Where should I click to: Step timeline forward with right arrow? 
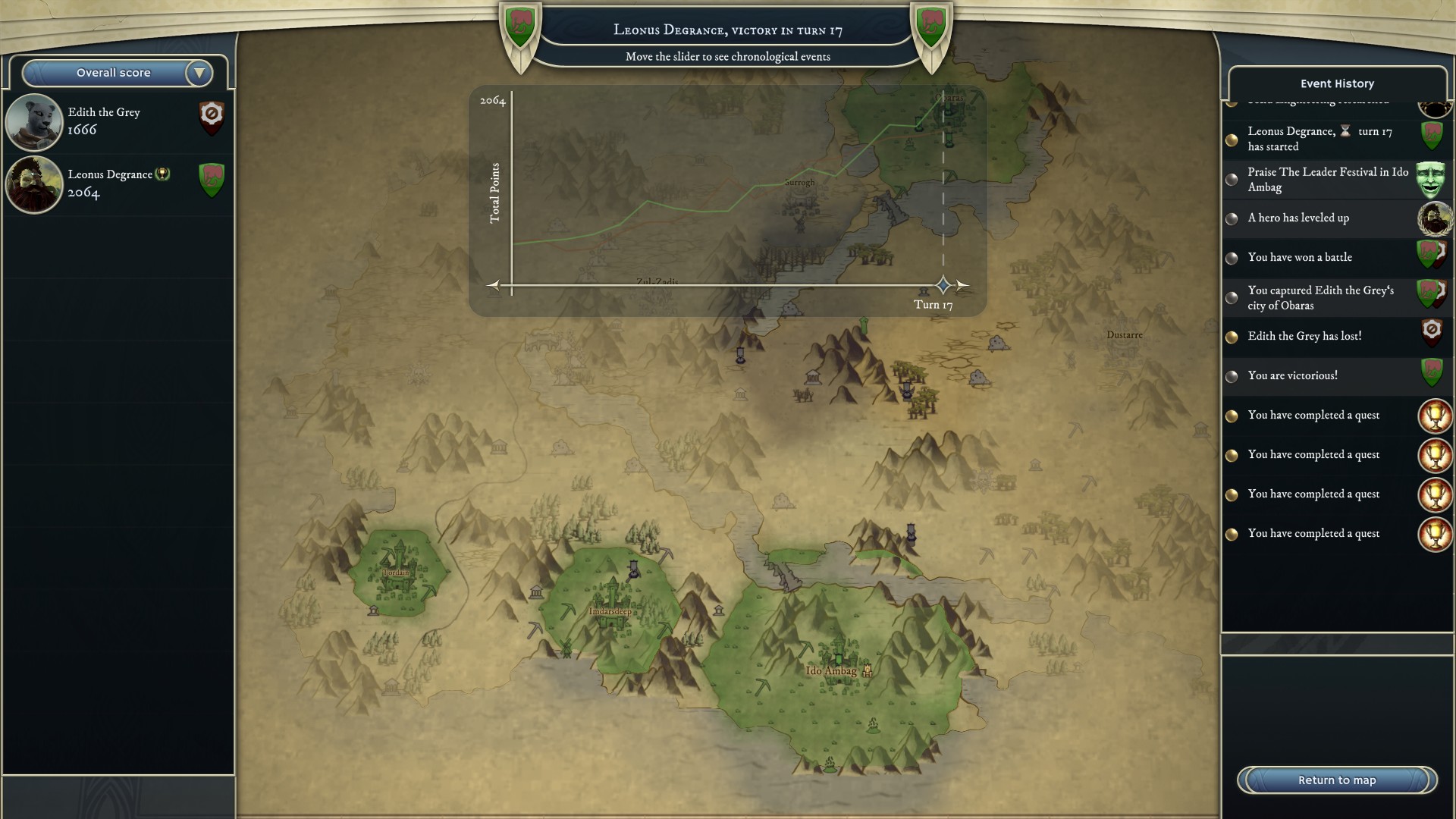click(x=962, y=286)
